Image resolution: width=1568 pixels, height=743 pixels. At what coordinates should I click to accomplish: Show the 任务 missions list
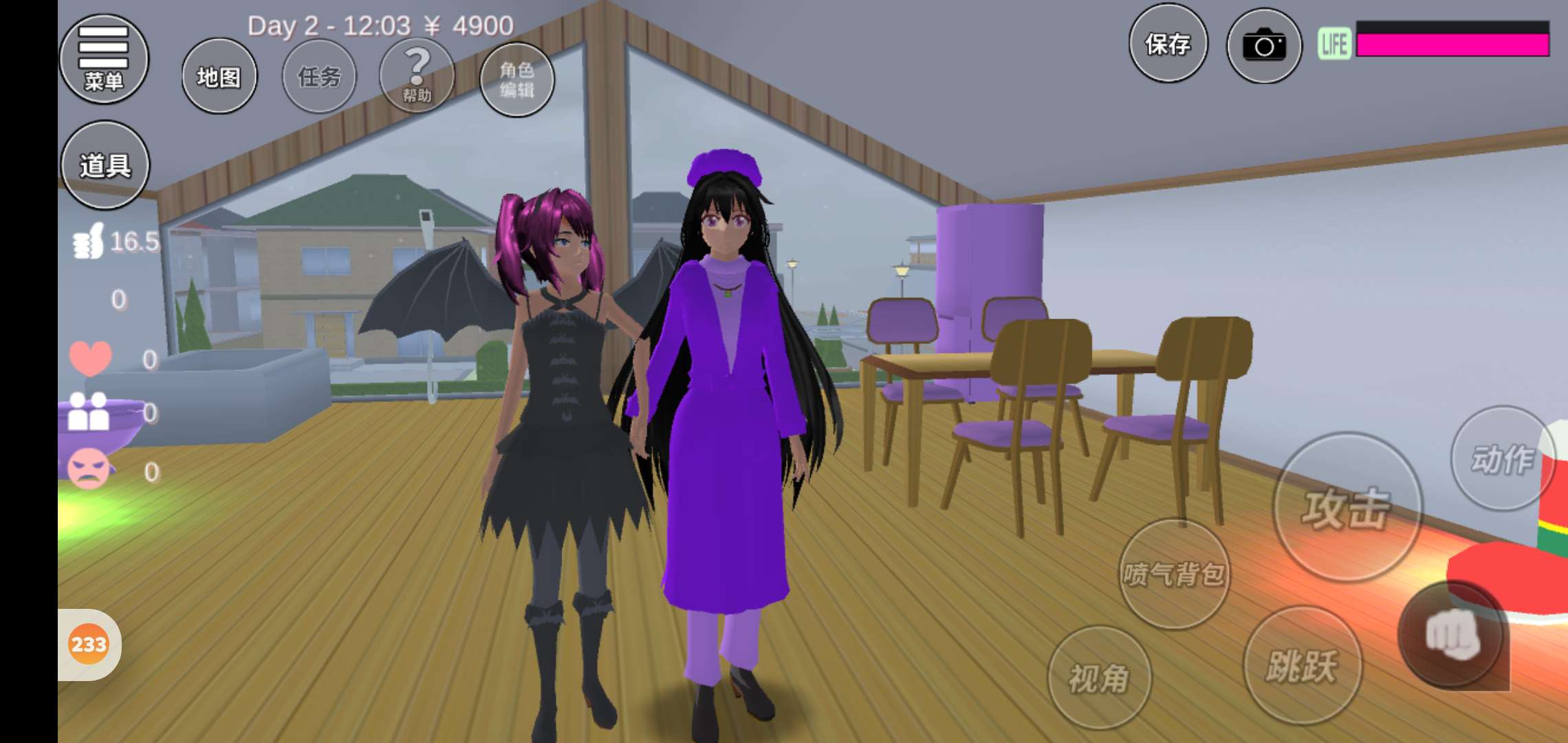[319, 76]
